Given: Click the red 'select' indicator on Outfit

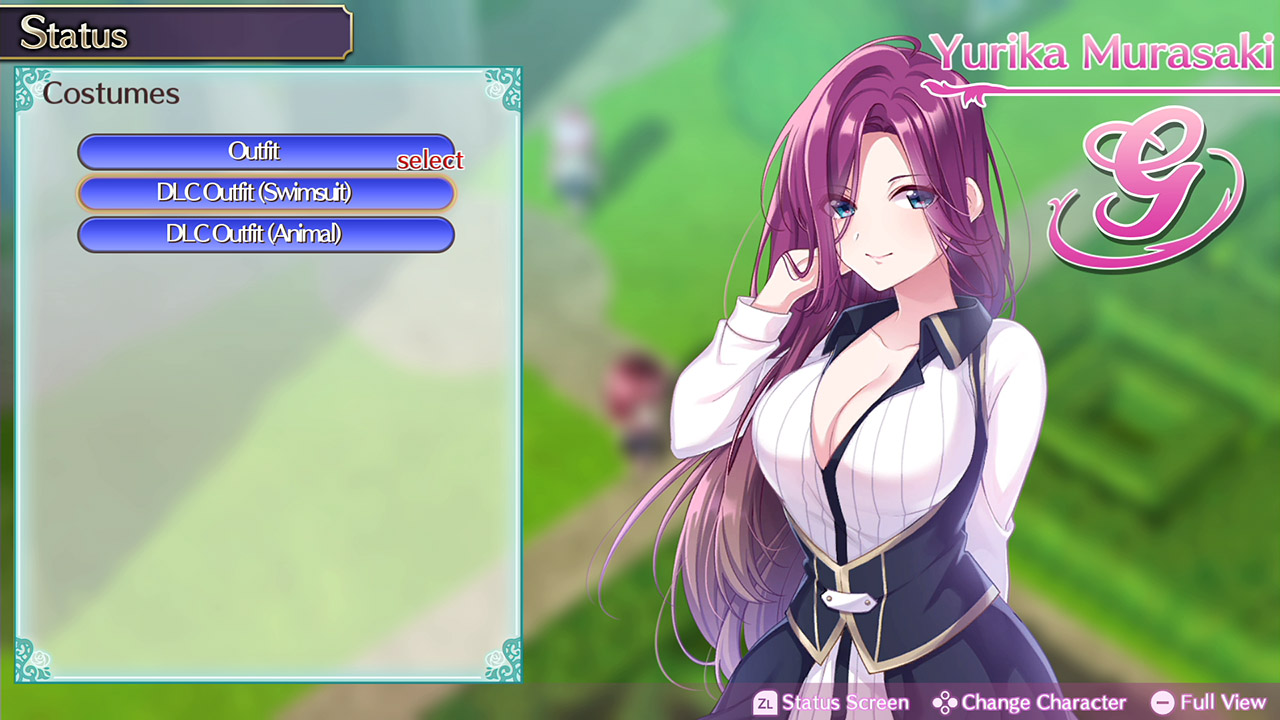Looking at the screenshot, I should pos(430,160).
